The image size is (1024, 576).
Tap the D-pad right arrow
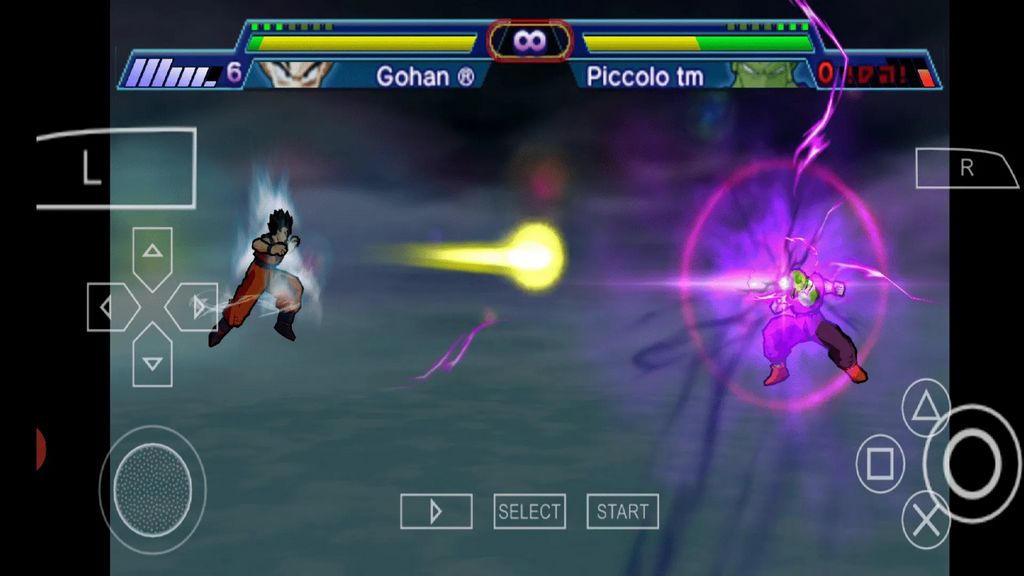194,306
